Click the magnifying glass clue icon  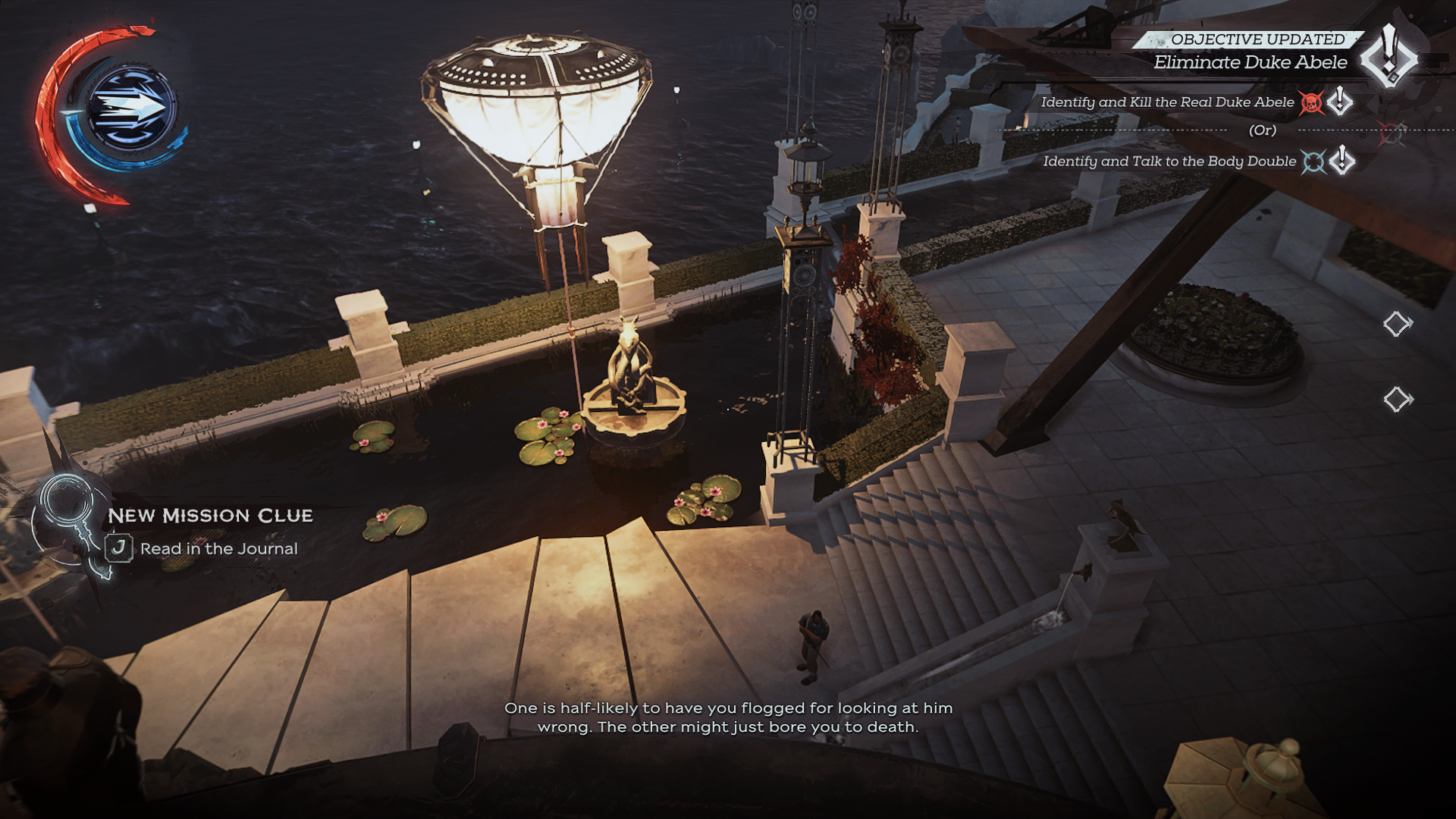click(x=67, y=500)
